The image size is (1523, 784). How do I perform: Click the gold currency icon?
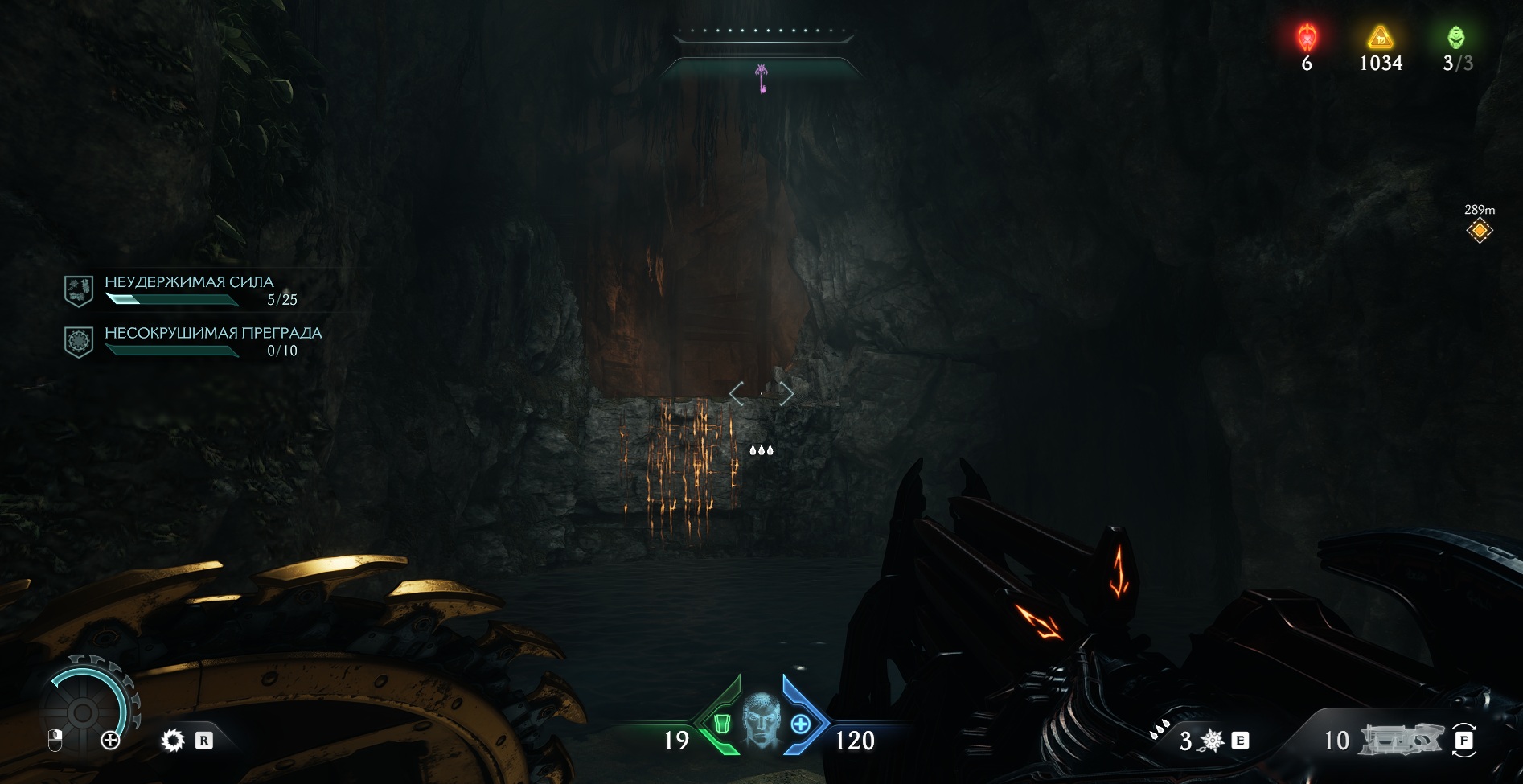[1380, 37]
